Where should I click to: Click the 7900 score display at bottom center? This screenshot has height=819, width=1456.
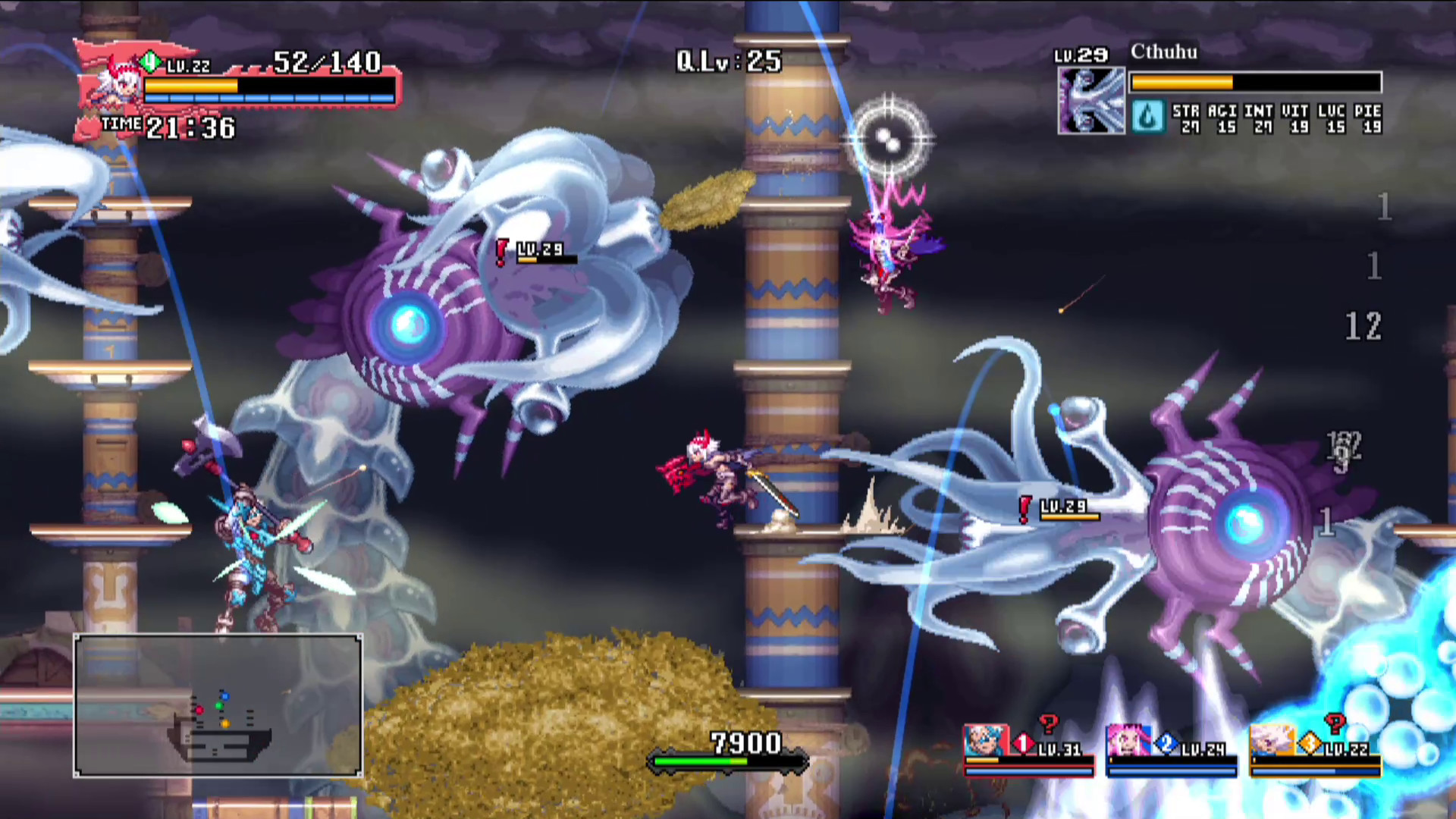(x=745, y=743)
